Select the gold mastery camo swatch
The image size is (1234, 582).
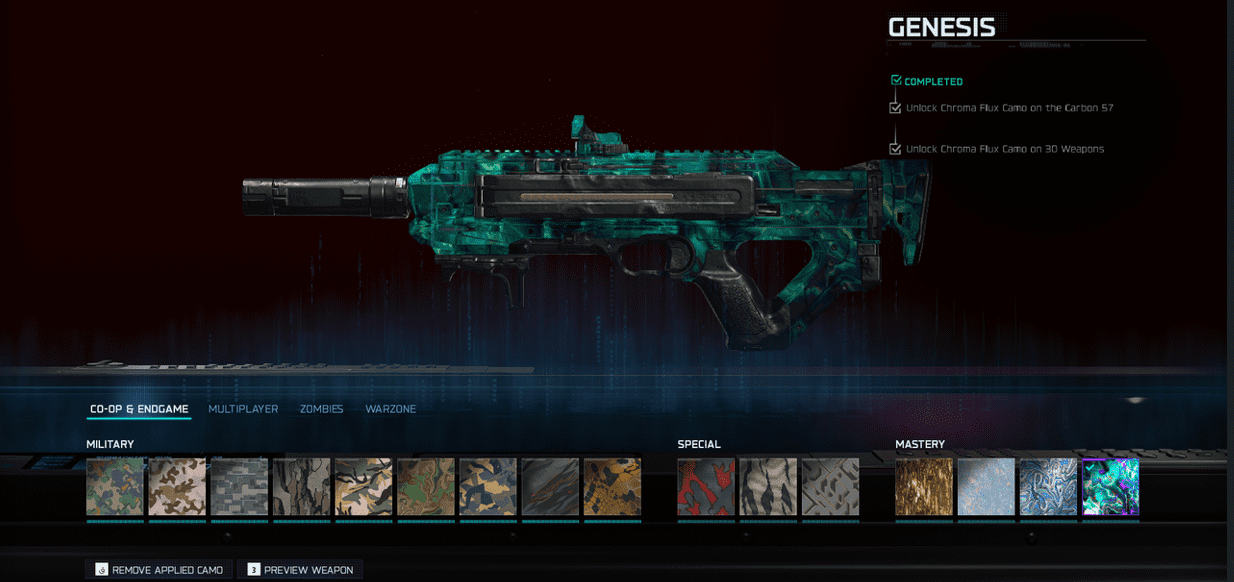pyautogui.click(x=924, y=487)
